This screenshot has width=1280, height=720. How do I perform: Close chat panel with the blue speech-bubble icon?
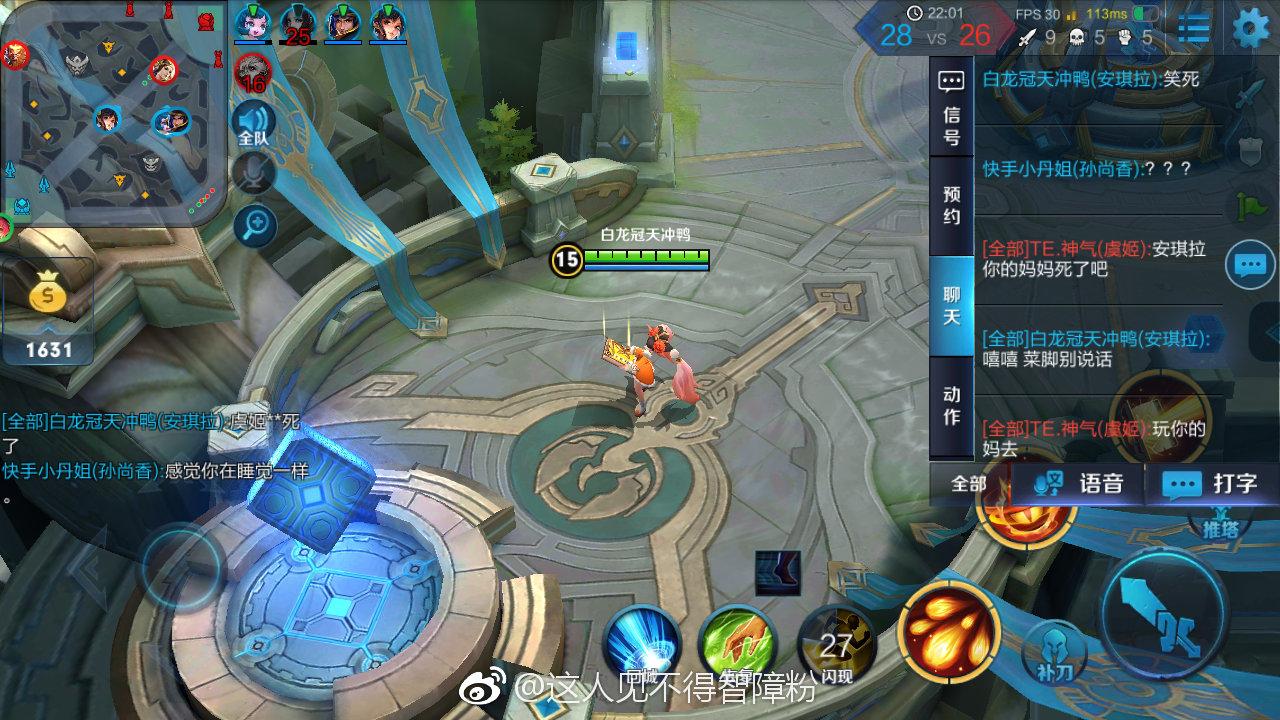point(1250,265)
